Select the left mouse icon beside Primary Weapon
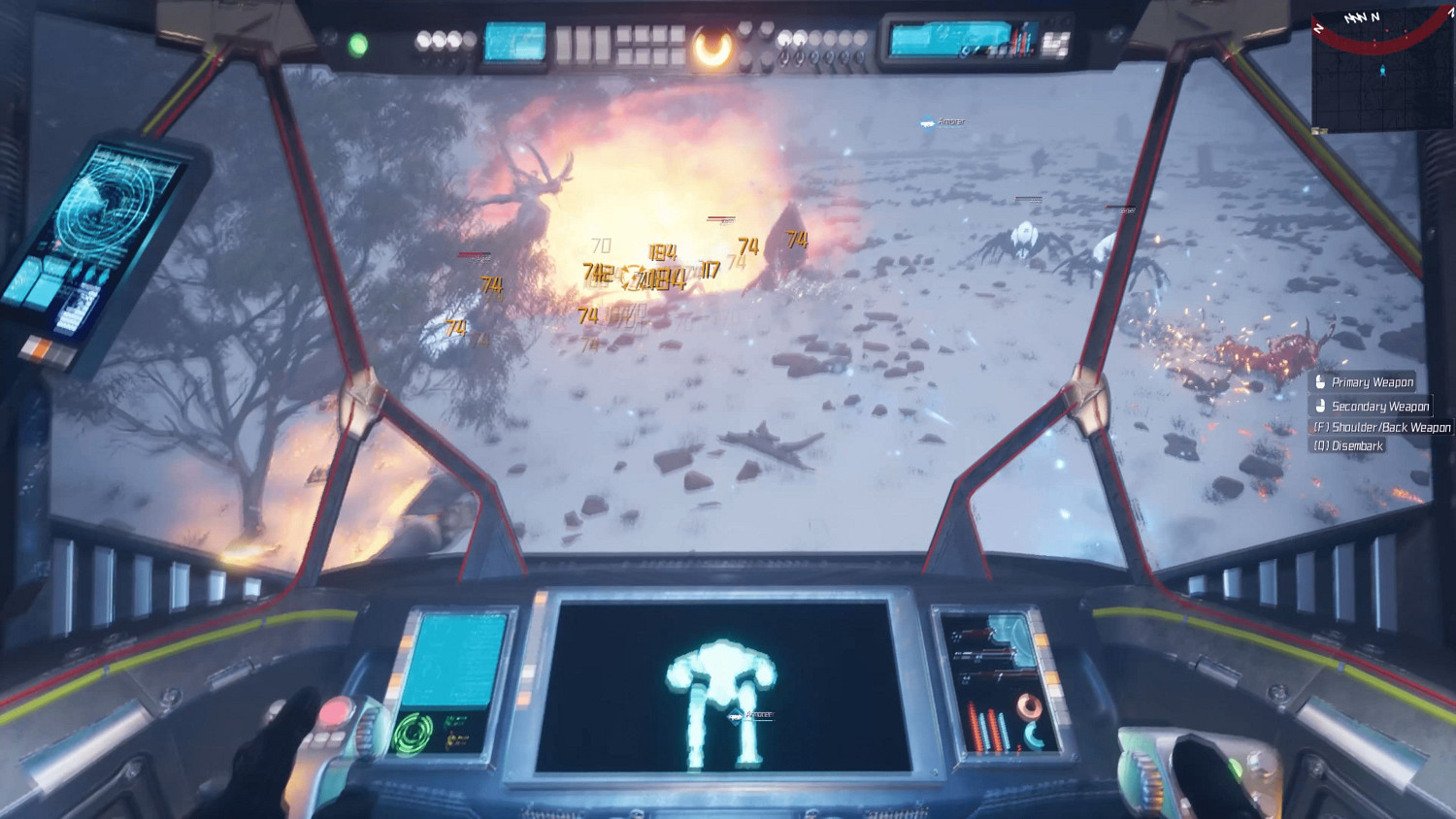 click(1321, 382)
